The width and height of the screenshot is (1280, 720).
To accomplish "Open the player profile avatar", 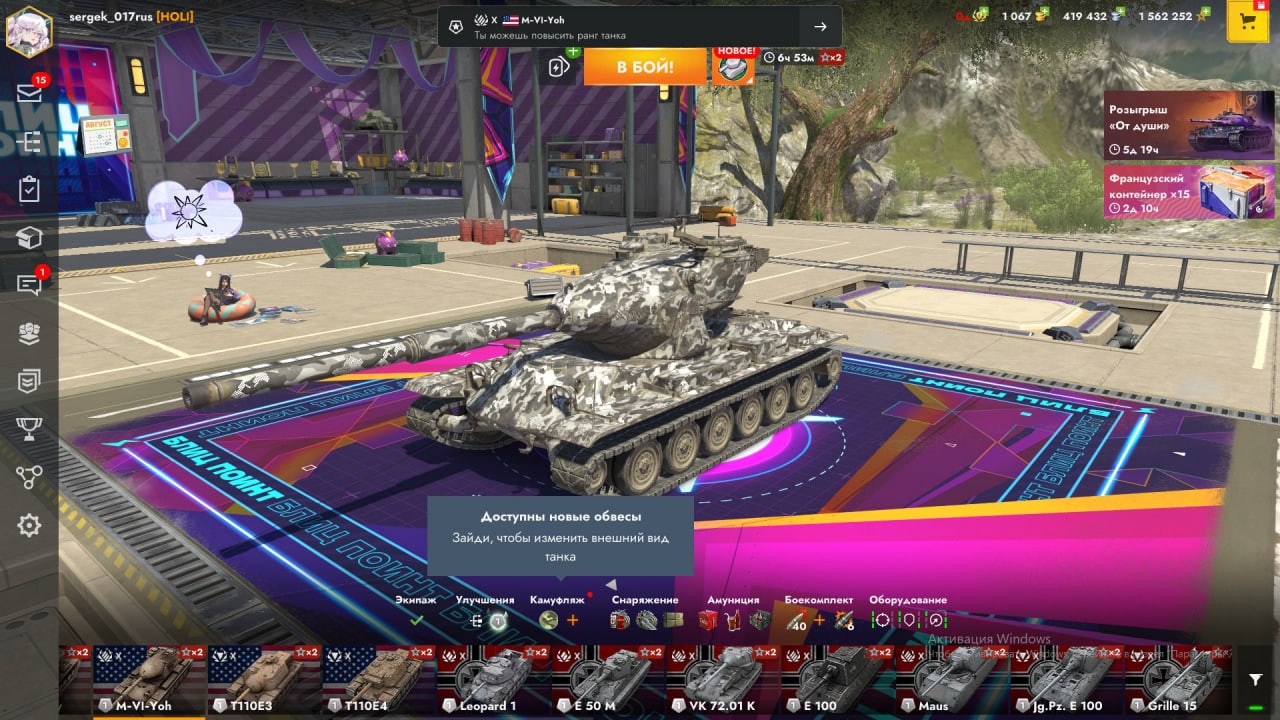I will point(29,31).
